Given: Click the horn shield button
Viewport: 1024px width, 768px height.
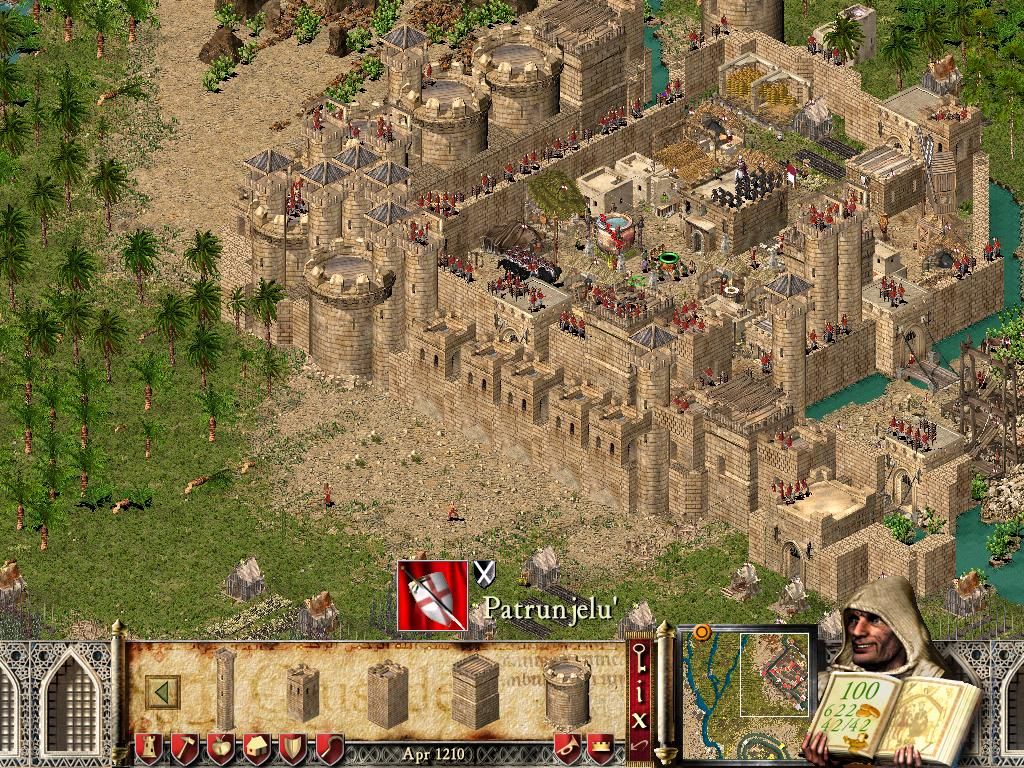Looking at the screenshot, I should [x=567, y=747].
